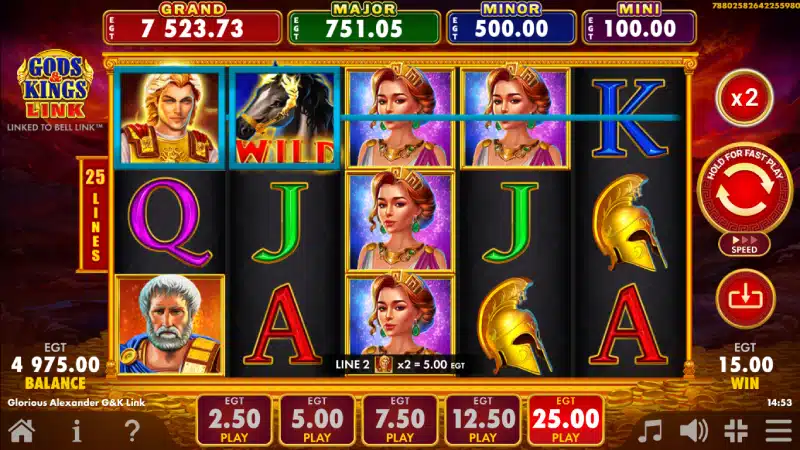Collect the win with the download-arrow button
The width and height of the screenshot is (800, 450).
coord(745,299)
